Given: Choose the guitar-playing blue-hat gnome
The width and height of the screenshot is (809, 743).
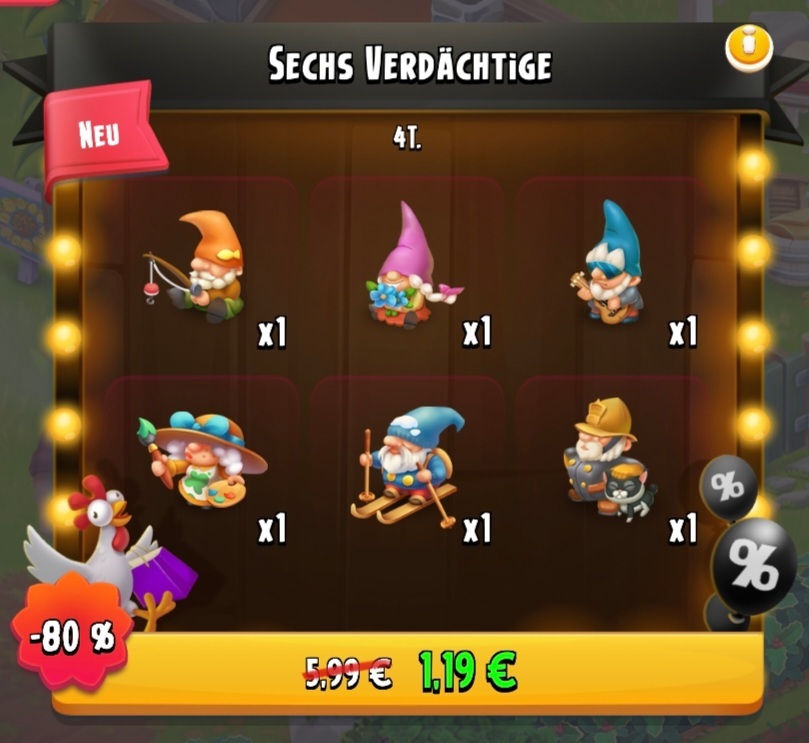Looking at the screenshot, I should (x=608, y=265).
